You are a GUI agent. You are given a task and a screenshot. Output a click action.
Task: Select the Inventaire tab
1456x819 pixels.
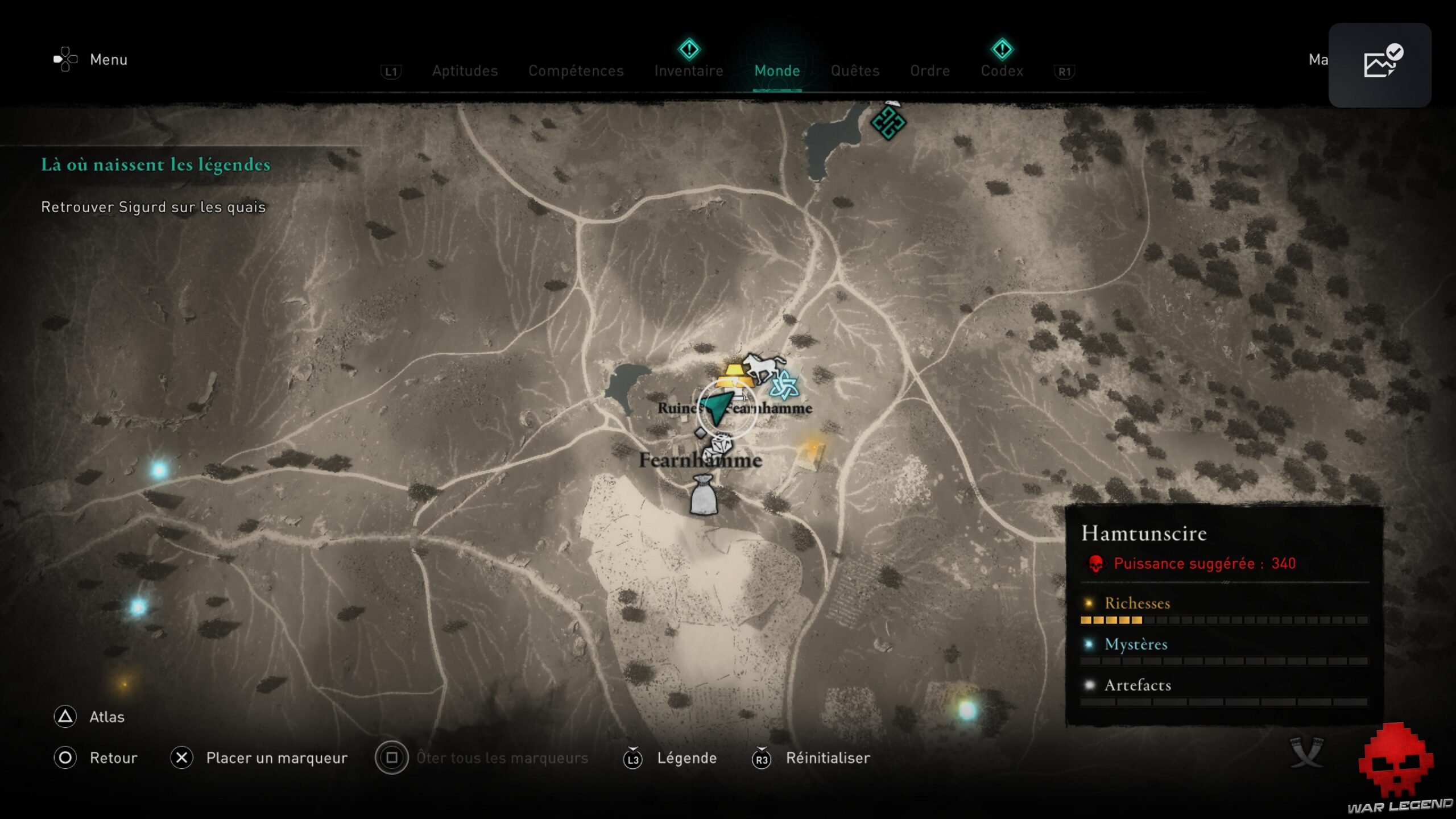point(688,71)
